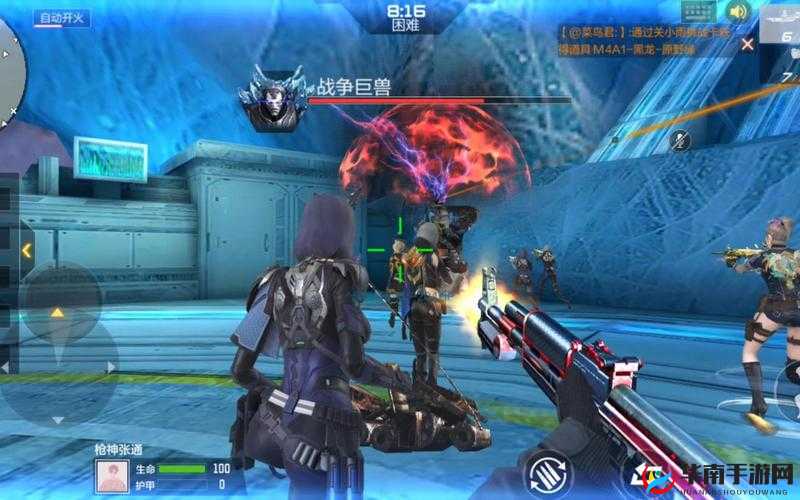Toggle the muted microphone icon
Image resolution: width=800 pixels, height=500 pixels.
[681, 140]
